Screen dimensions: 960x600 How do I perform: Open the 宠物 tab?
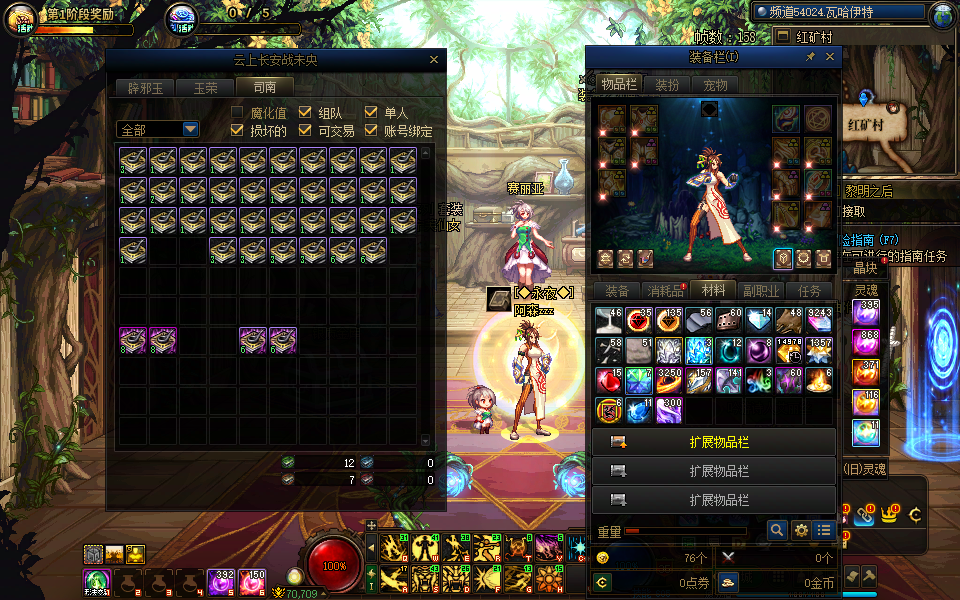pyautogui.click(x=715, y=85)
